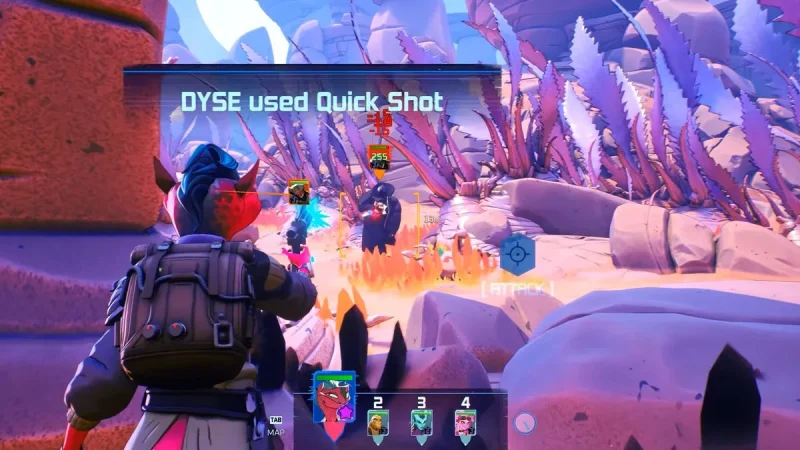
Task: Switch to party member 2 portrait
Action: point(377,423)
